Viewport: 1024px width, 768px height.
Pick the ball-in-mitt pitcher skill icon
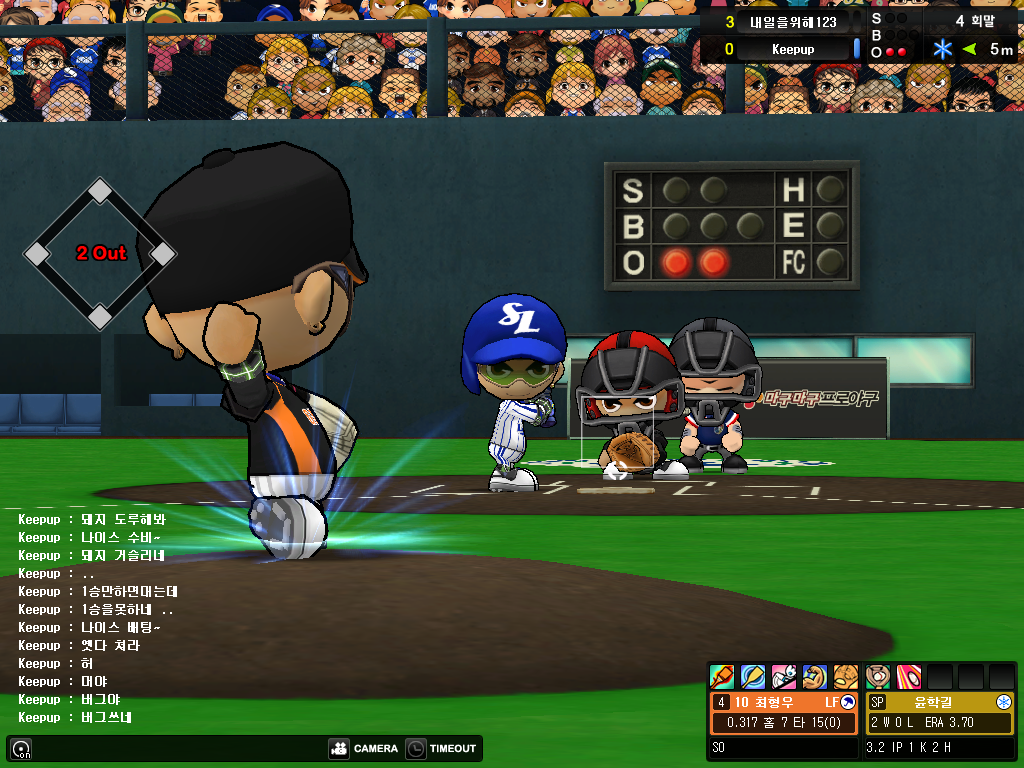click(878, 677)
